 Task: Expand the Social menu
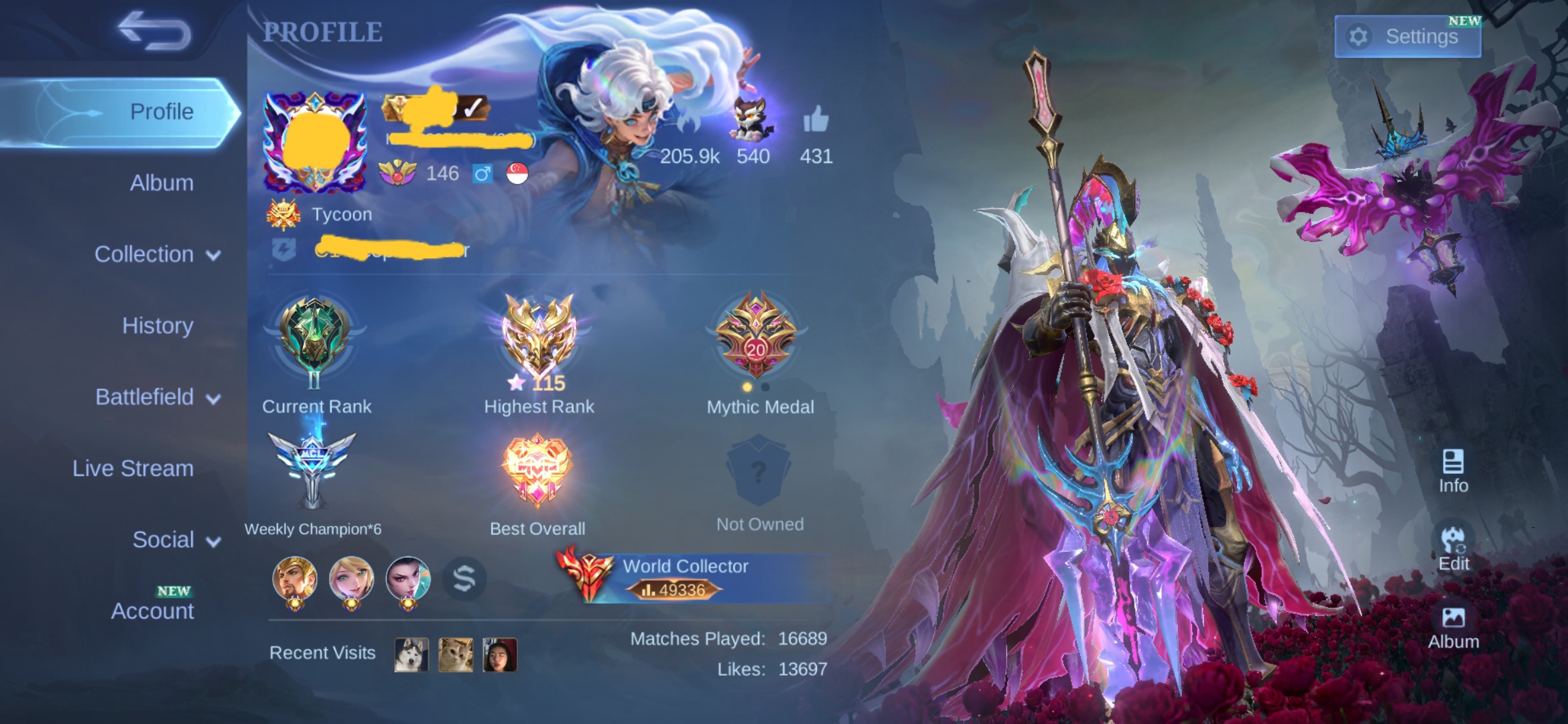tap(176, 540)
